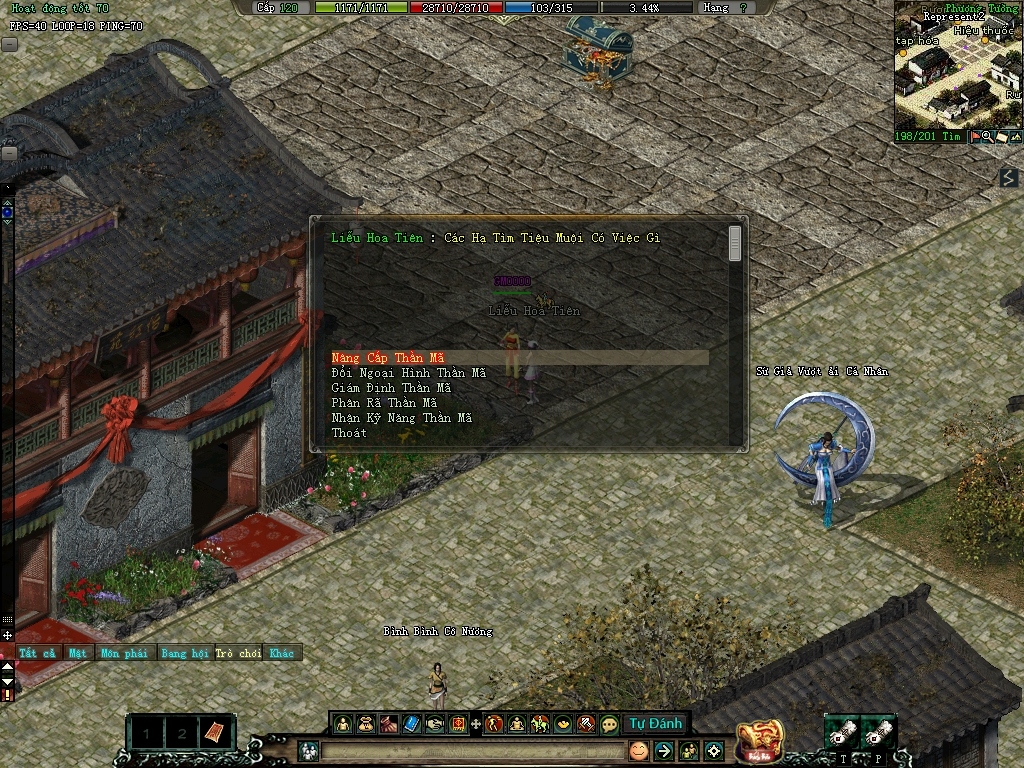Switch to the Tất cả chat tab

[37, 653]
